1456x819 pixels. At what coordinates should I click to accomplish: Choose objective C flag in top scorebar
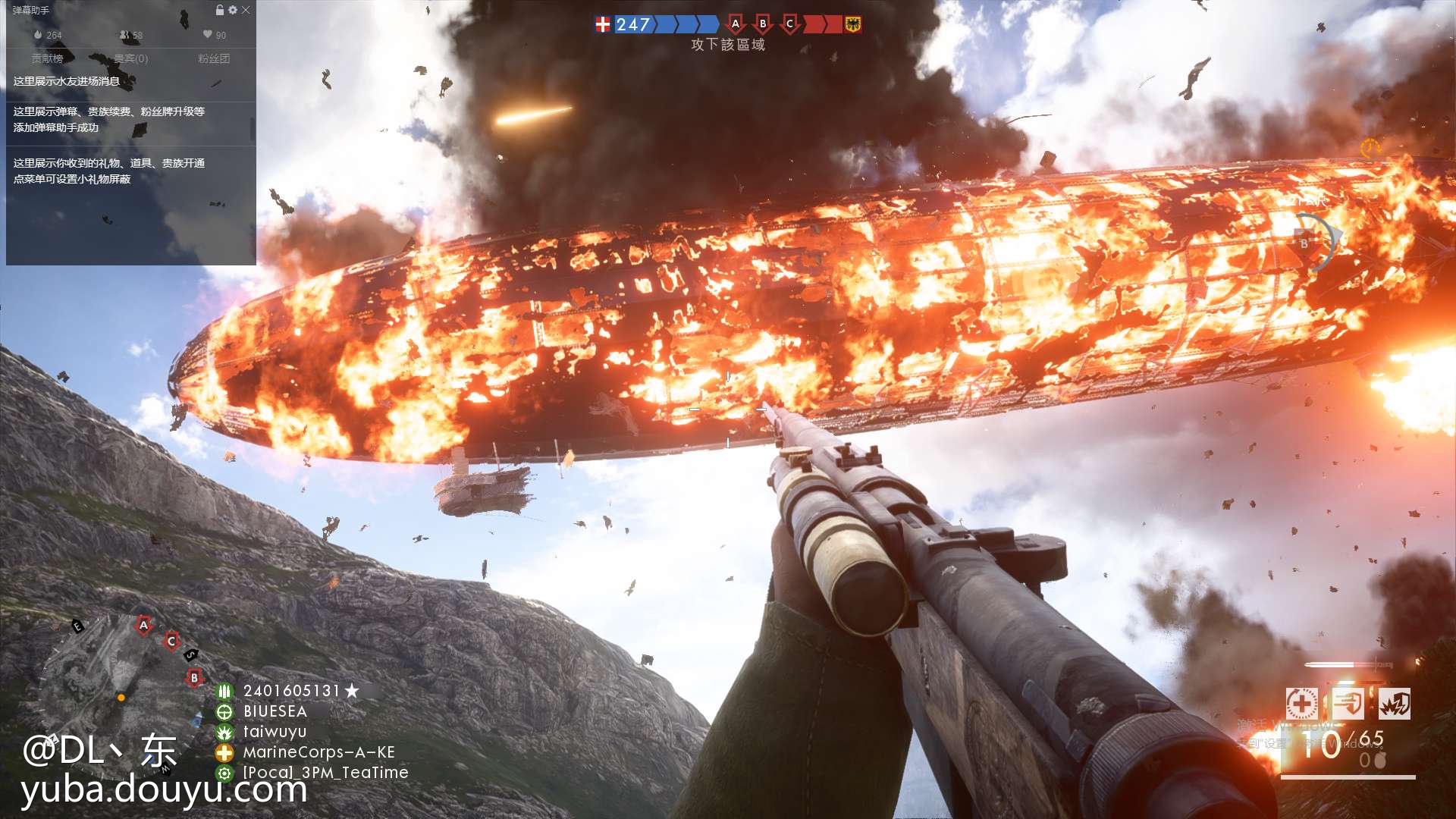[x=790, y=24]
